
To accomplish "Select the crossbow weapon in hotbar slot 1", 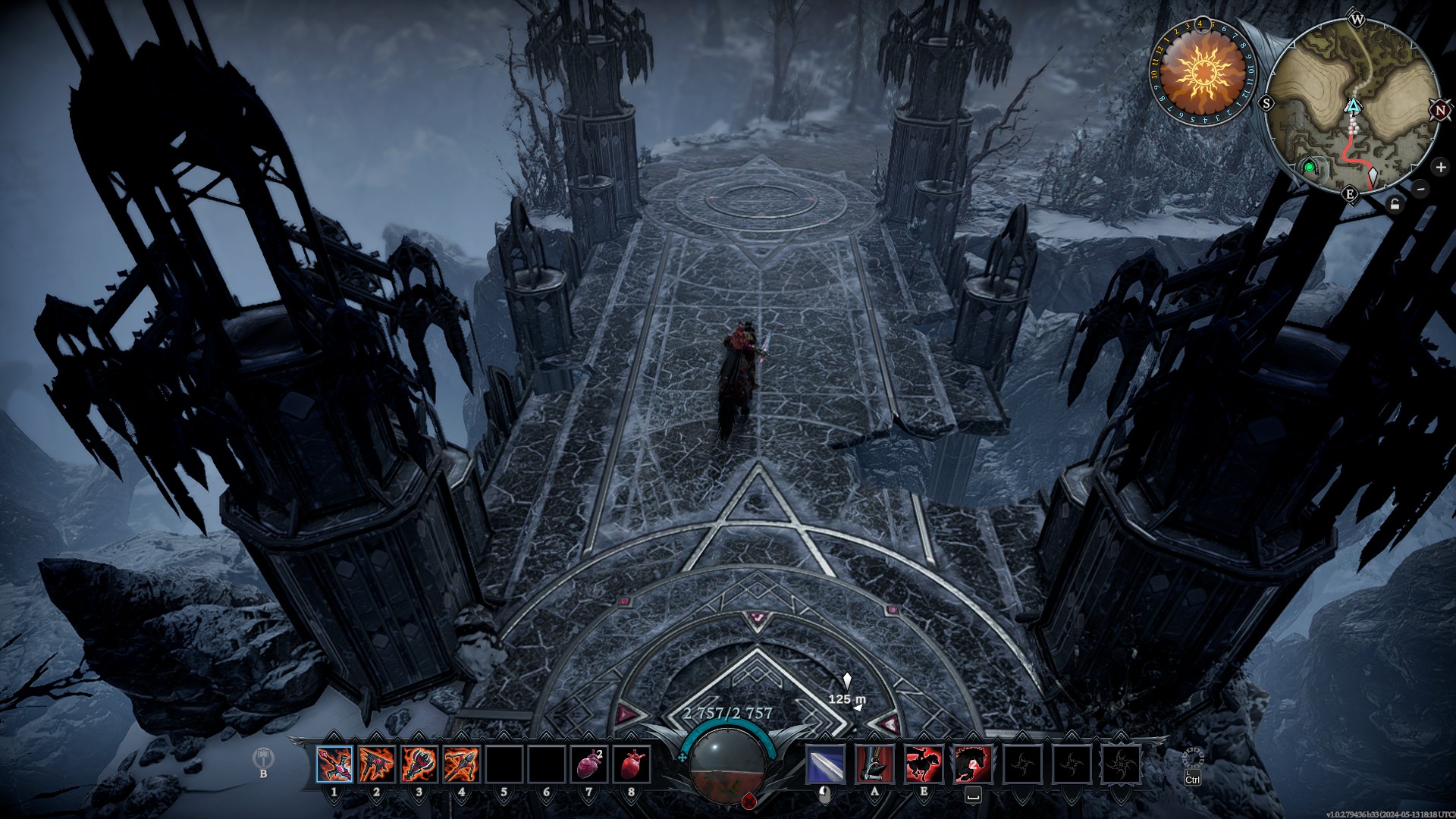I will (x=334, y=764).
